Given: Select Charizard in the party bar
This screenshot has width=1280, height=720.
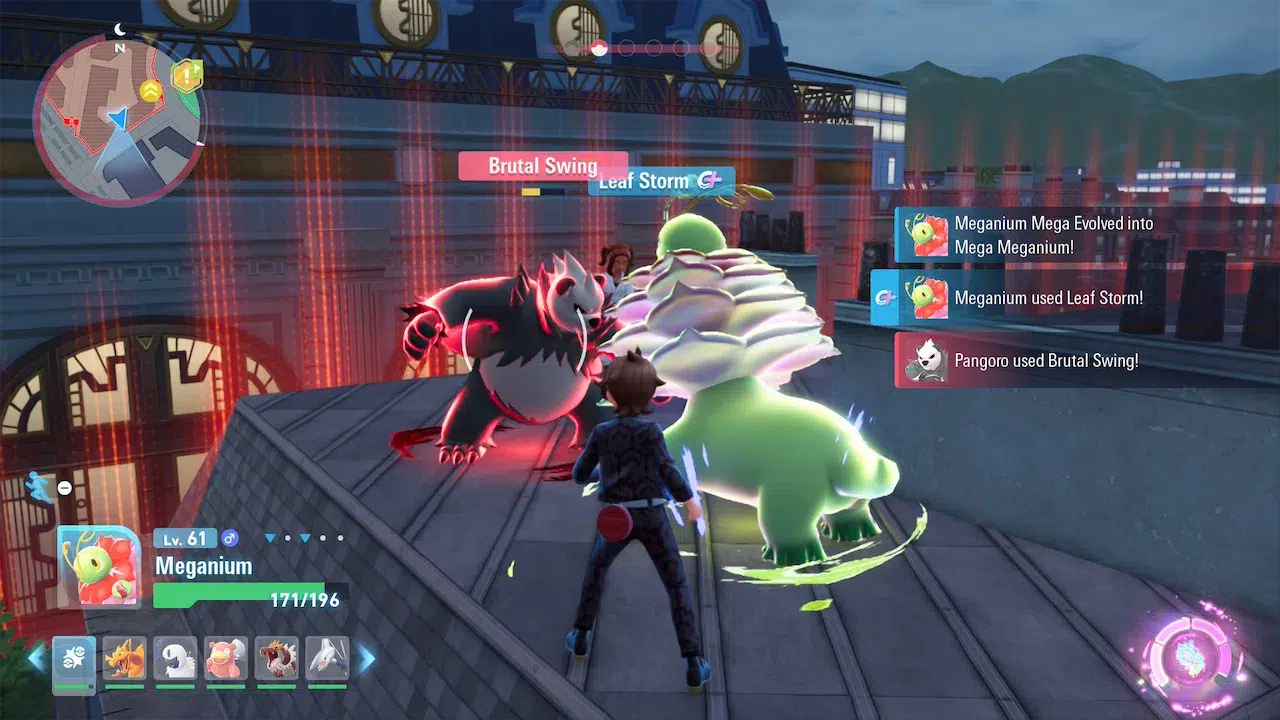Looking at the screenshot, I should pyautogui.click(x=124, y=658).
